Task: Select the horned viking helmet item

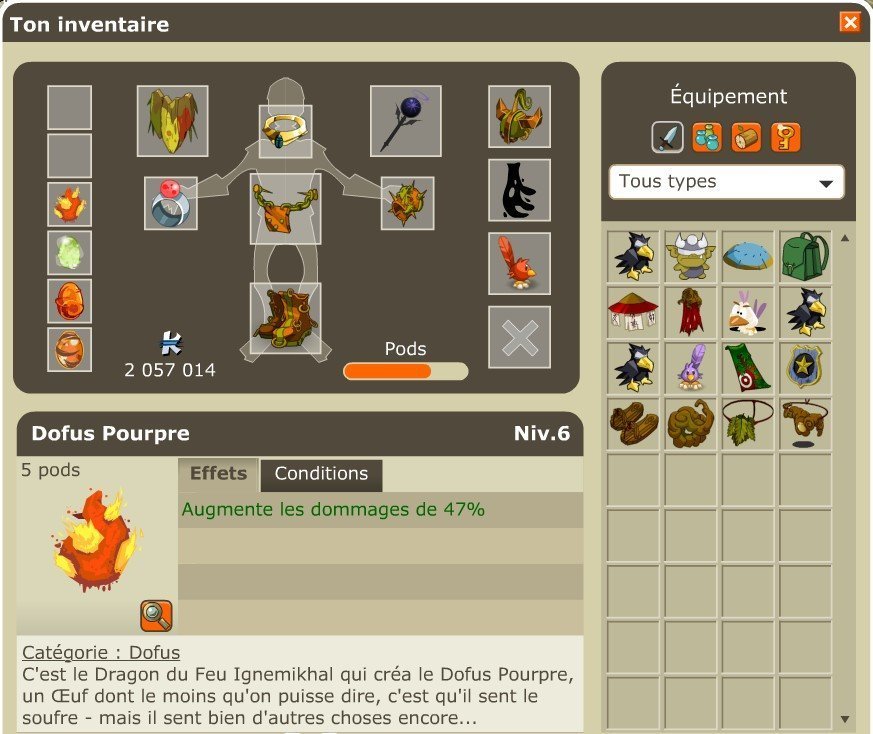Action: 690,256
